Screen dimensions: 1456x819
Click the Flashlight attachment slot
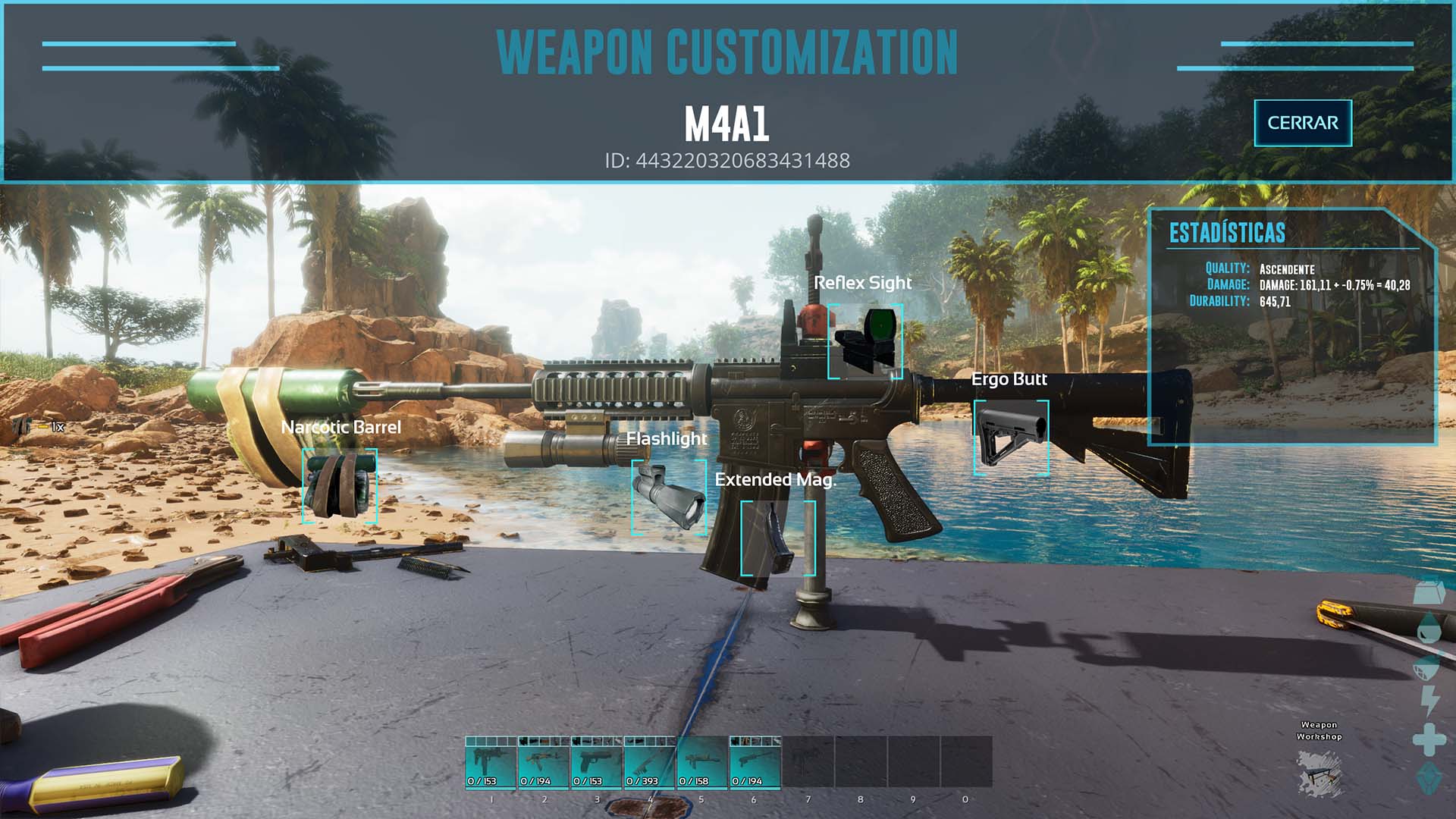[669, 497]
